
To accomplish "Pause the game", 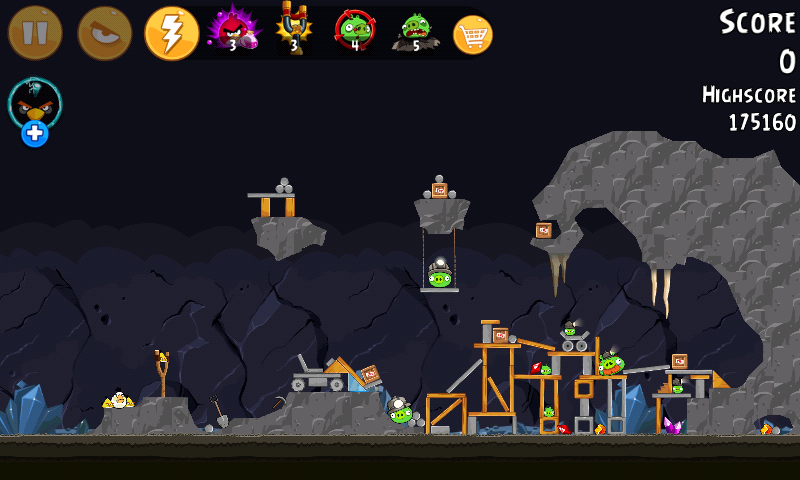I will [x=35, y=33].
